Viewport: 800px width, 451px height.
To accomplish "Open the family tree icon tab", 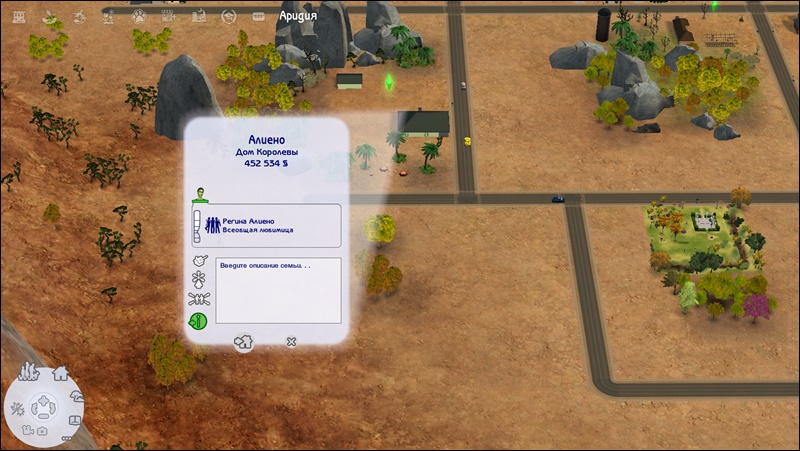I will pyautogui.click(x=198, y=300).
